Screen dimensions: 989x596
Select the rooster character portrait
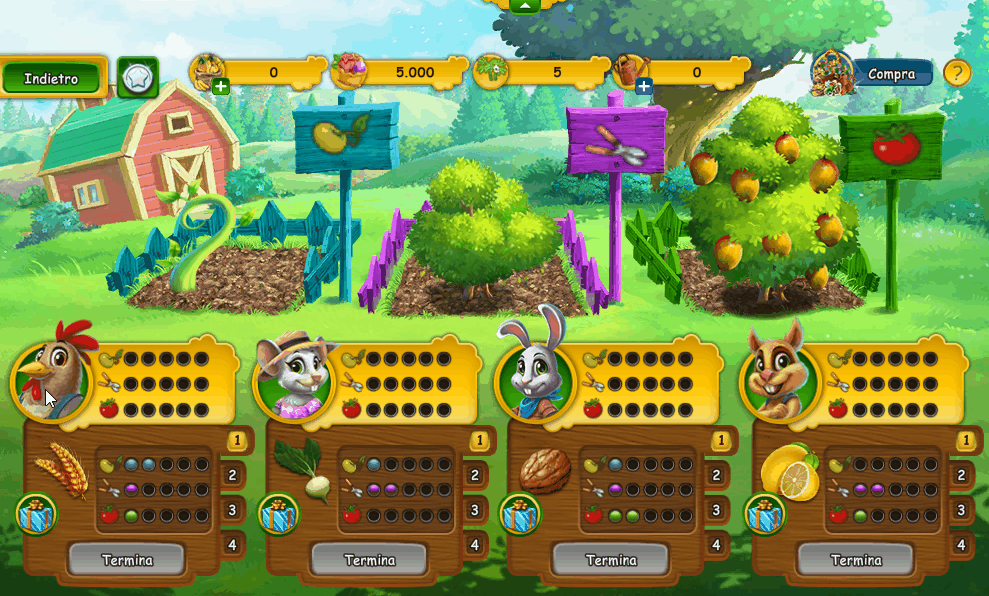coord(50,381)
